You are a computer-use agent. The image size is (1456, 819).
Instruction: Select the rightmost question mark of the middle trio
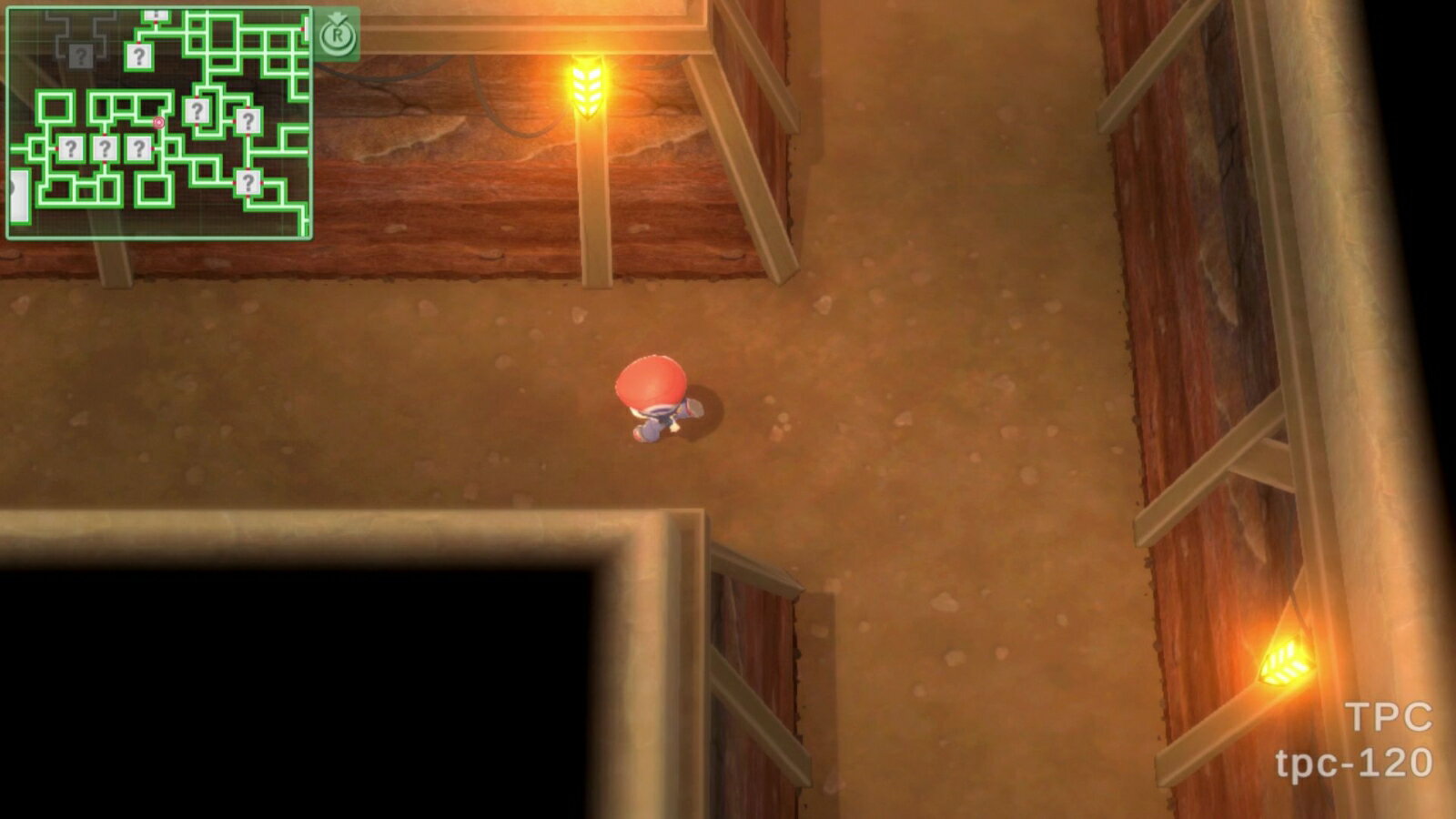click(x=138, y=147)
